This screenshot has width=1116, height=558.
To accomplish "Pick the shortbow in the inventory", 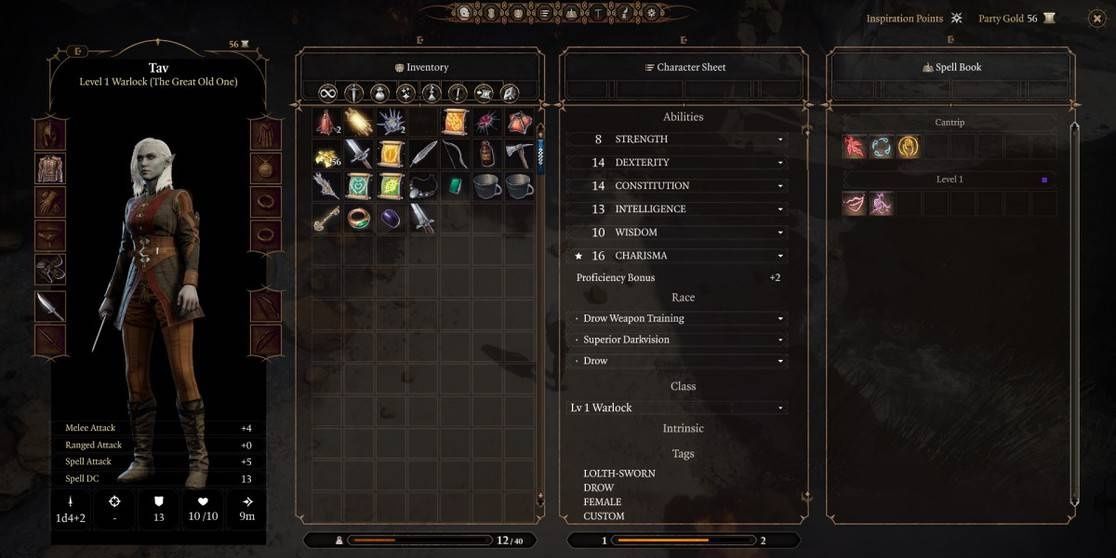I will click(456, 154).
